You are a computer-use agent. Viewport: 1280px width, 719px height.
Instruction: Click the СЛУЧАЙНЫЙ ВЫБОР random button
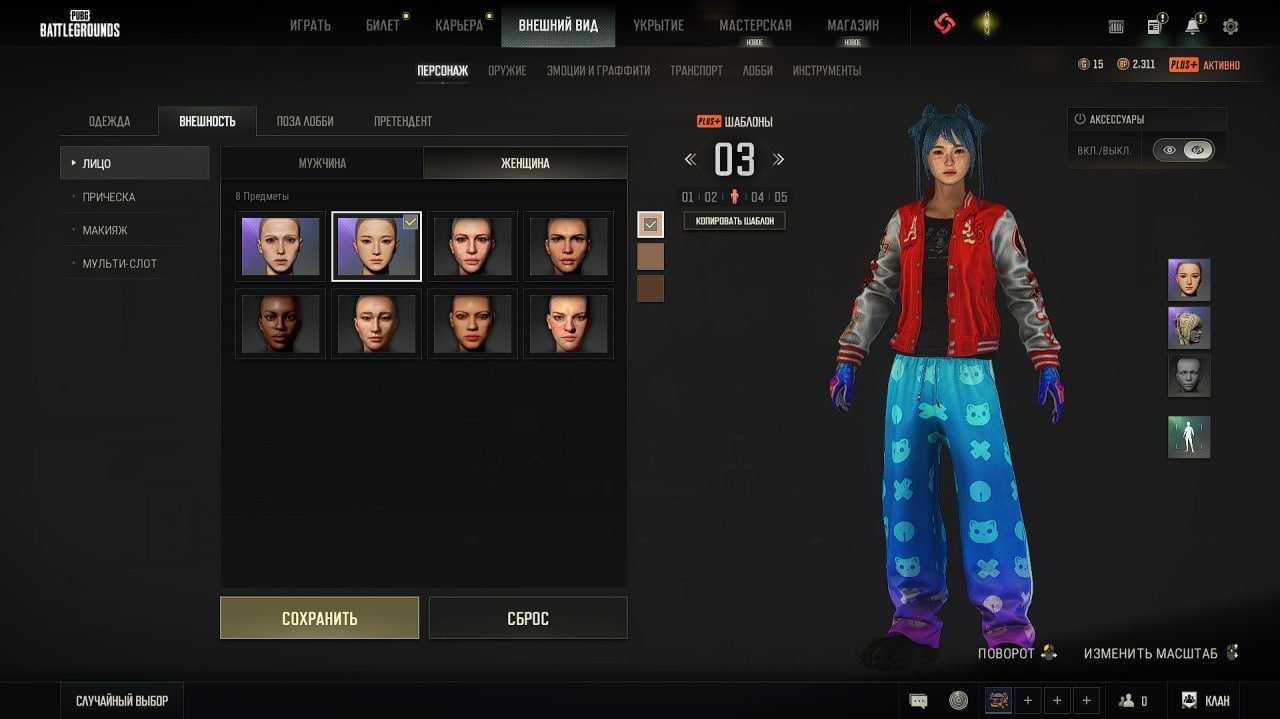point(122,701)
